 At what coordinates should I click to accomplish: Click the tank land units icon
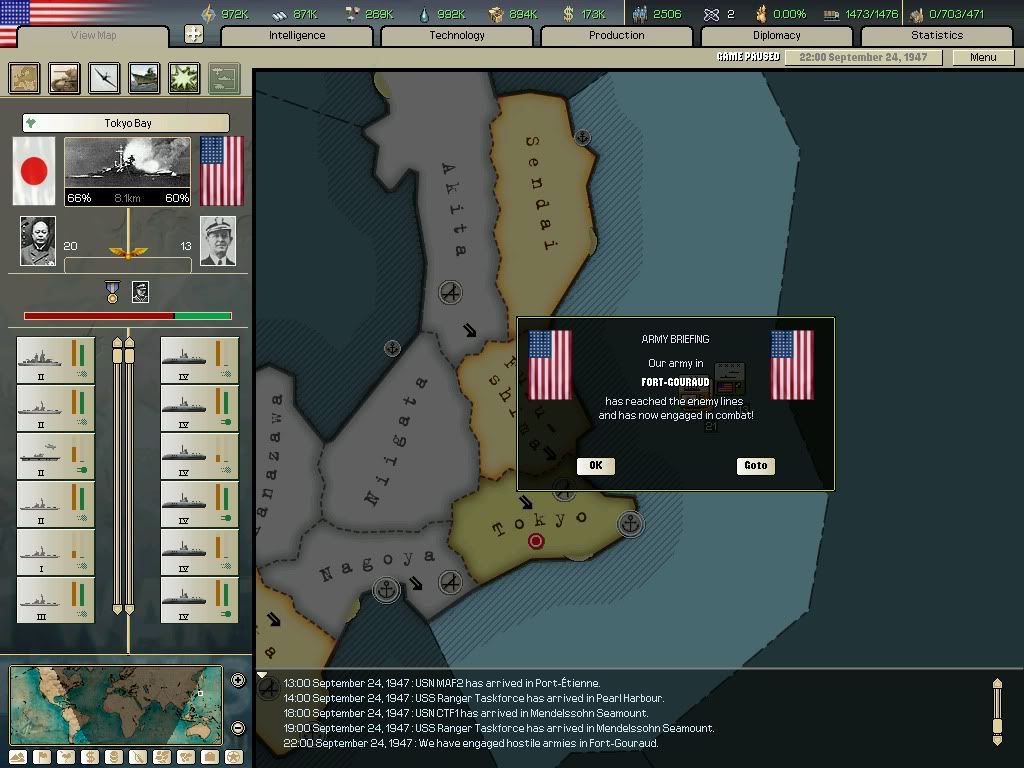(x=65, y=78)
